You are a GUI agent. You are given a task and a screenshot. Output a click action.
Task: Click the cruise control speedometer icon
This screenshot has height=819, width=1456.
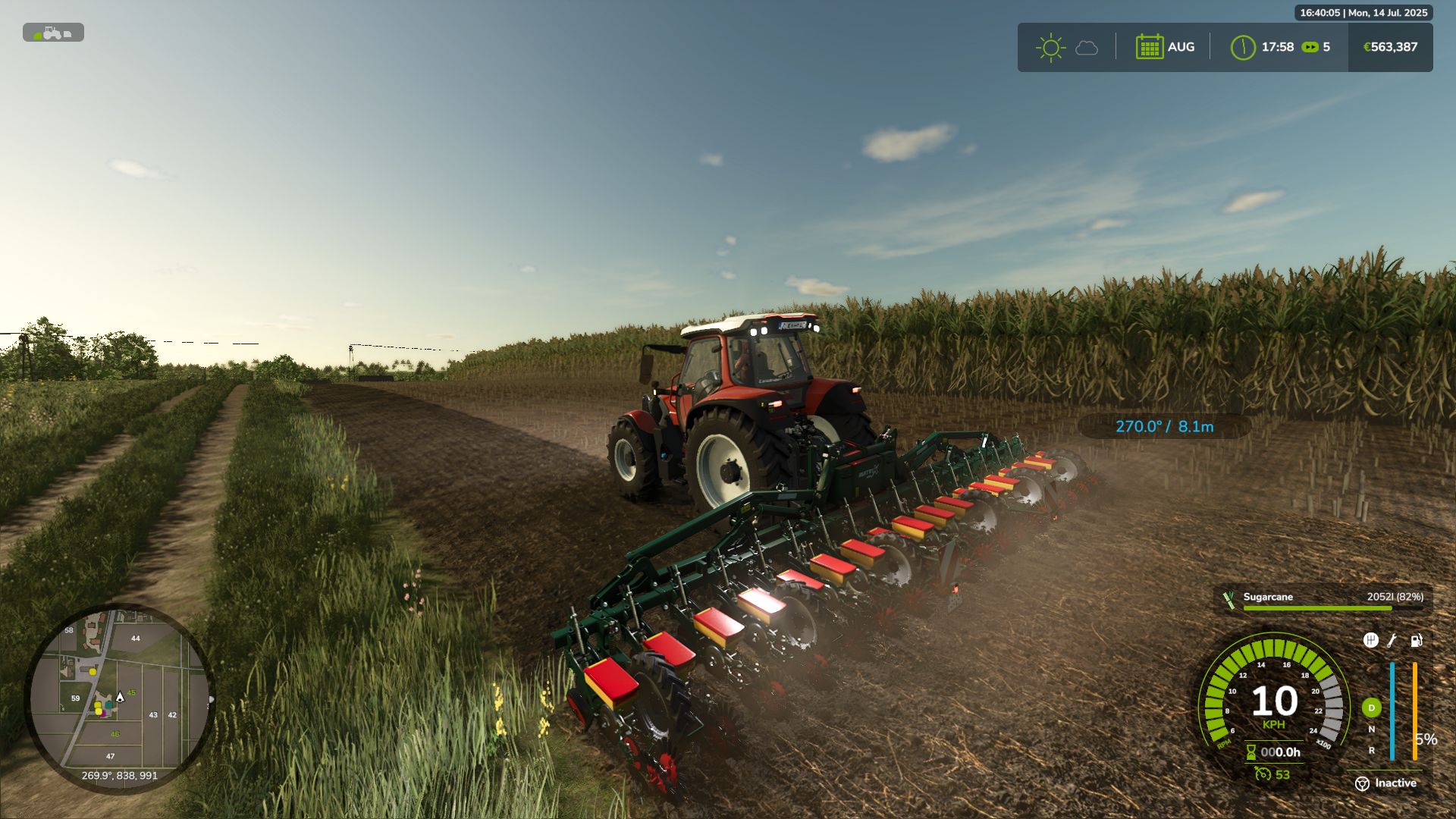[1262, 774]
